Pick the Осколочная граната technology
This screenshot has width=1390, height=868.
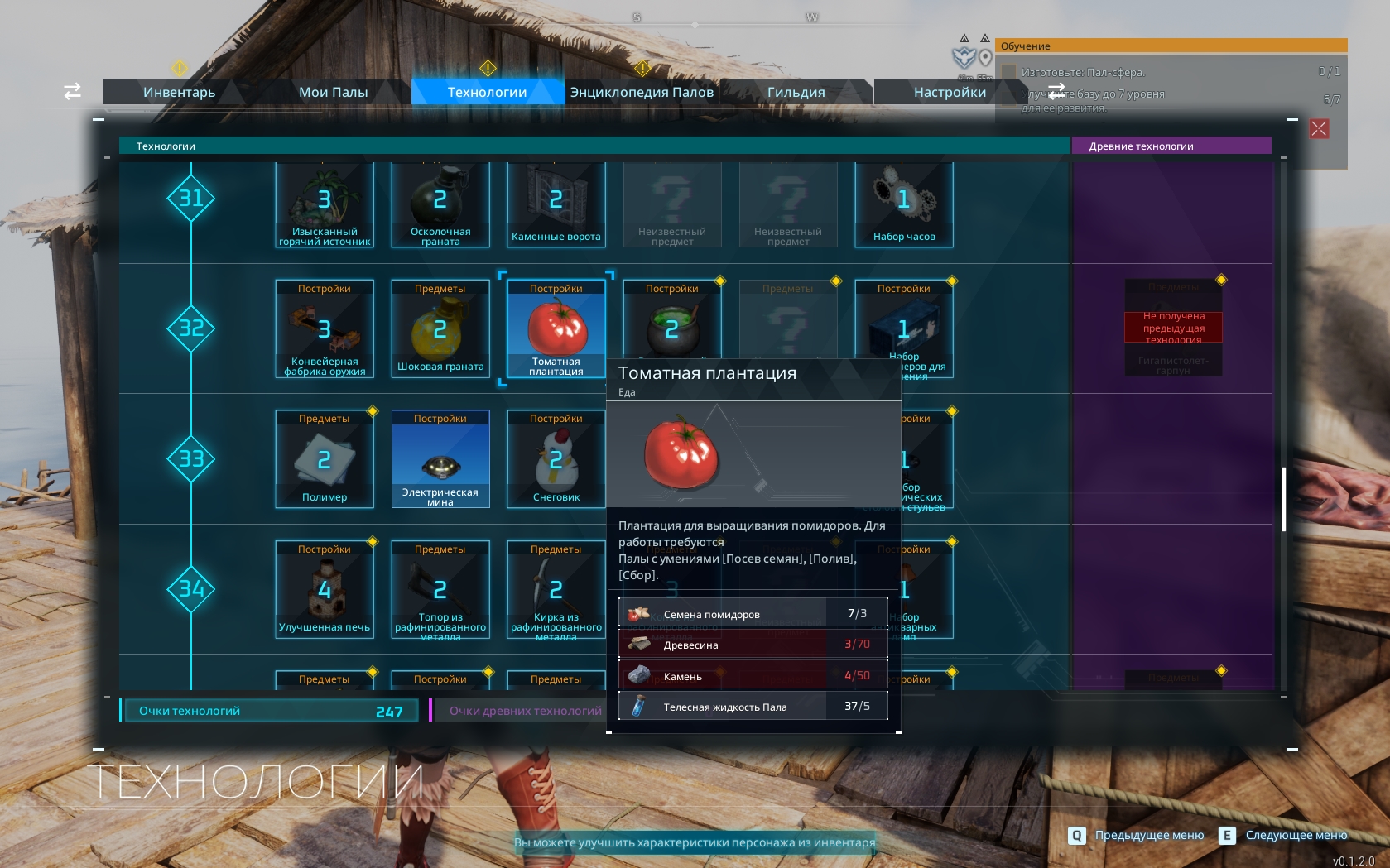440,204
